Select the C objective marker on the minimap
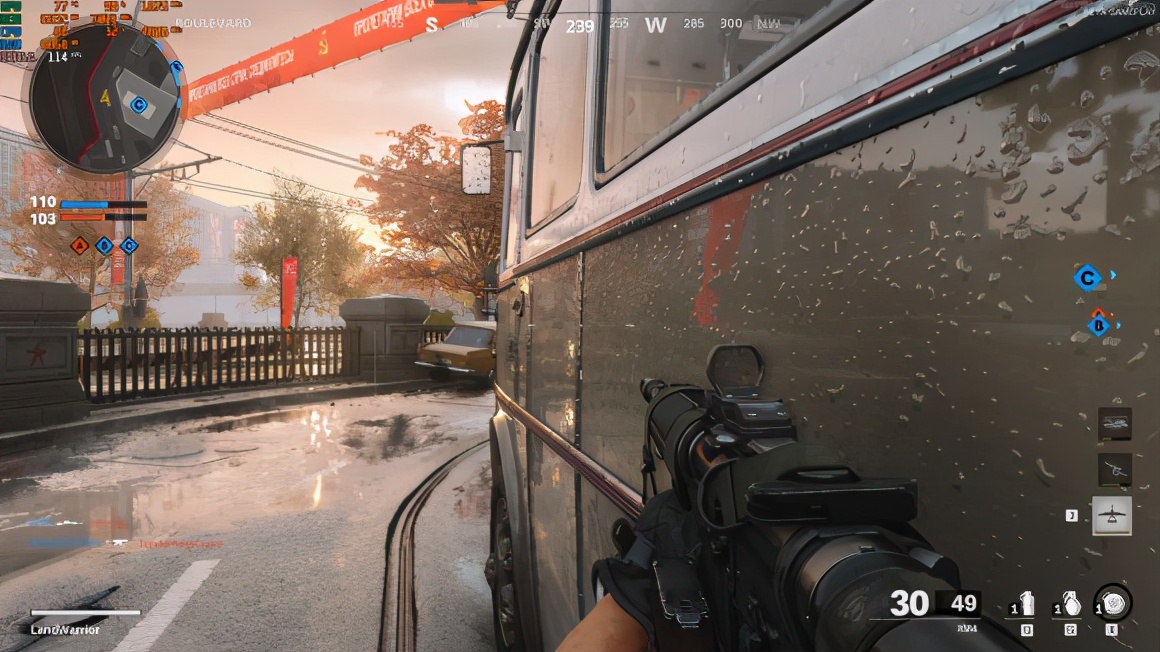Viewport: 1160px width, 652px height. tap(139, 104)
